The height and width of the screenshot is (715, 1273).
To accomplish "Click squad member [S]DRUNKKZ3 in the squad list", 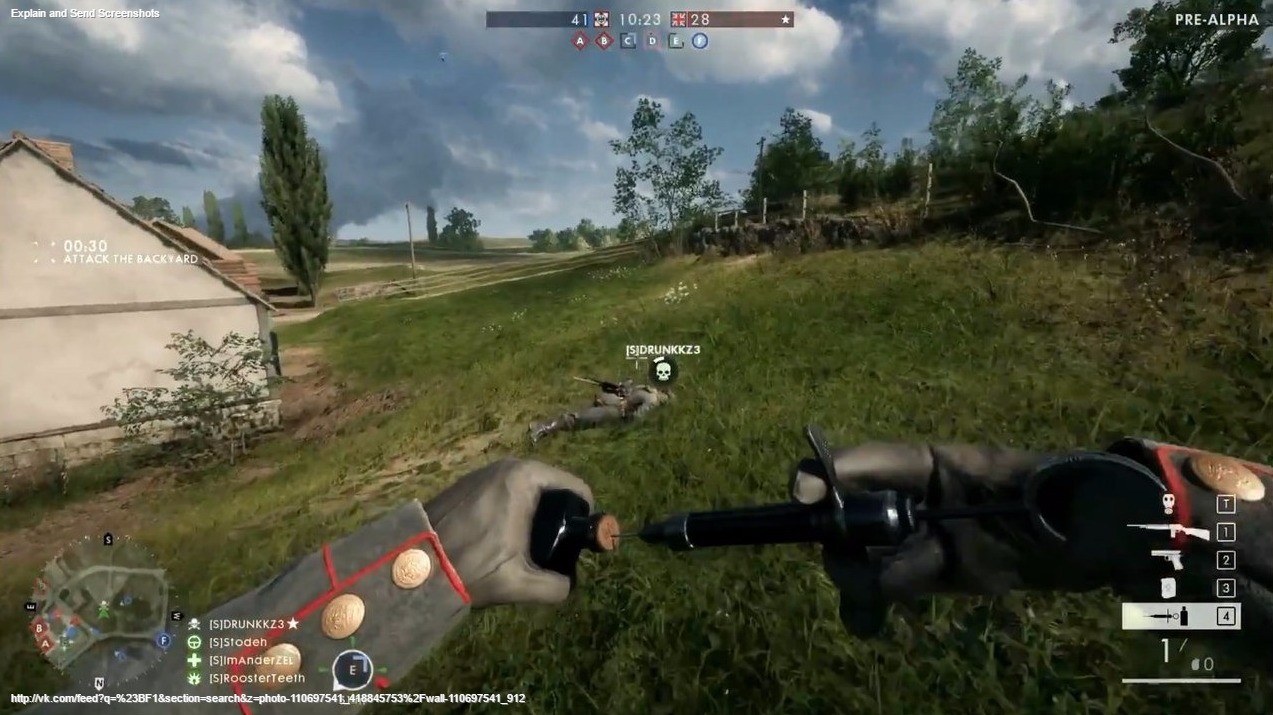I will click(x=247, y=624).
